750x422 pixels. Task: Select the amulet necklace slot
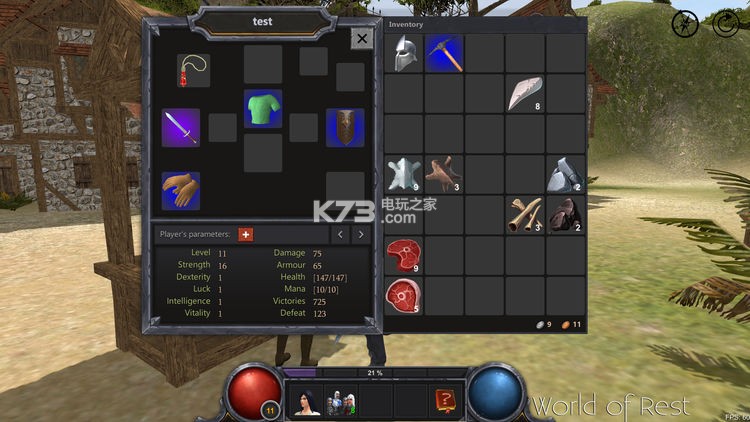194,70
